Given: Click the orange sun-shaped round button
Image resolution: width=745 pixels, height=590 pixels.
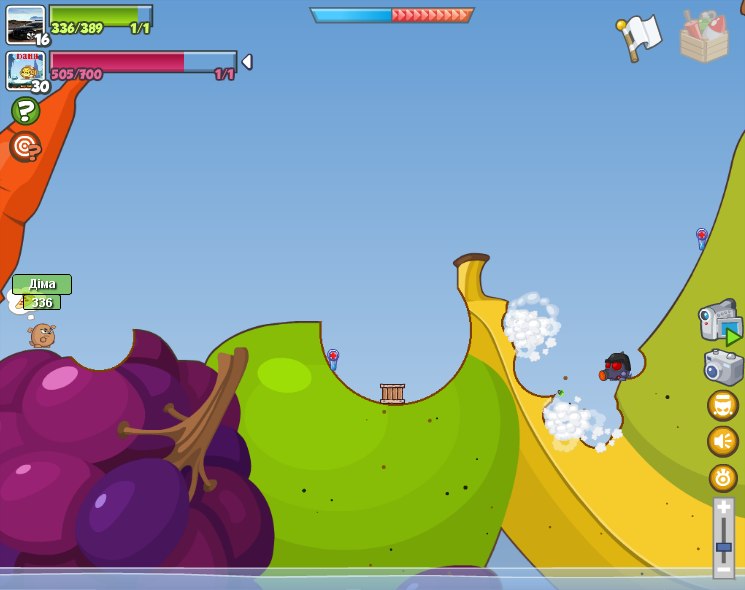Looking at the screenshot, I should pos(723,477).
